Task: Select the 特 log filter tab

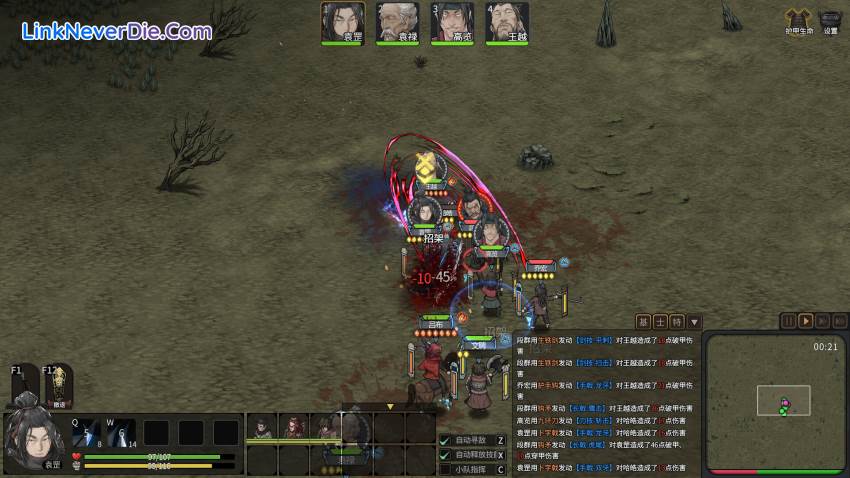Action: click(x=677, y=322)
